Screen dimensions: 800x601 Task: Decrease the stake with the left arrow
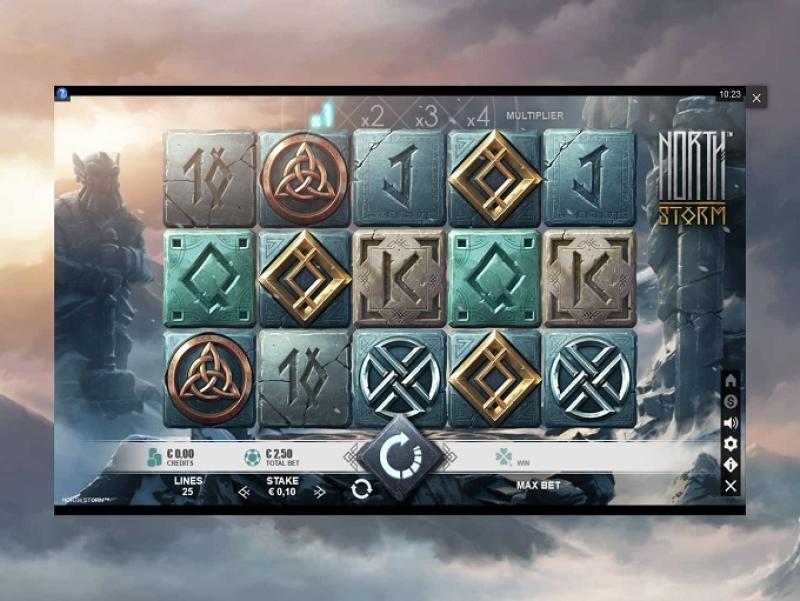(244, 491)
